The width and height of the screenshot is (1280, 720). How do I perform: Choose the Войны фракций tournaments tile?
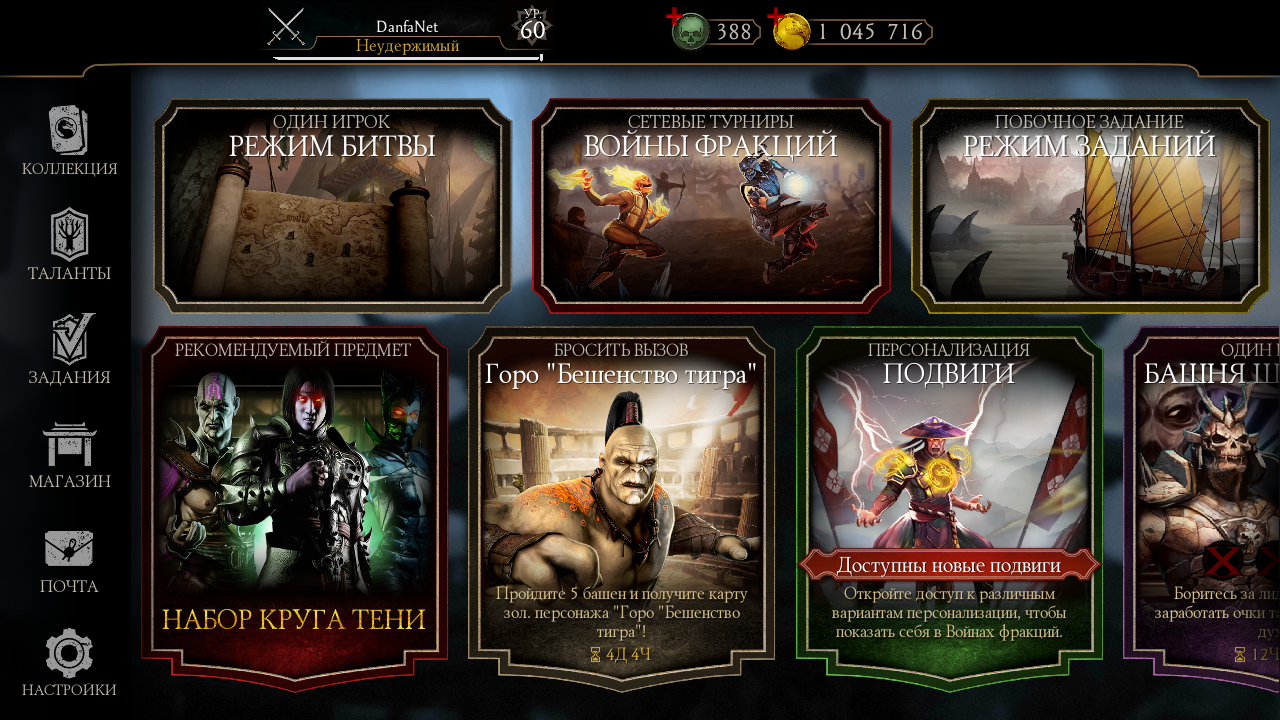(710, 206)
